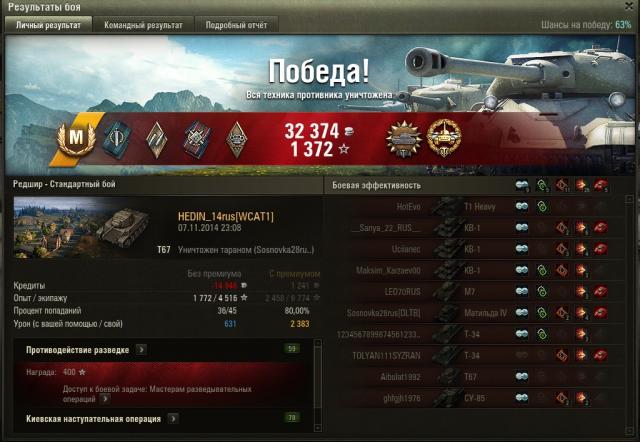Viewport: 640px width, 442px height.
Task: Click the gold M mastery badge
Action: (x=76, y=138)
